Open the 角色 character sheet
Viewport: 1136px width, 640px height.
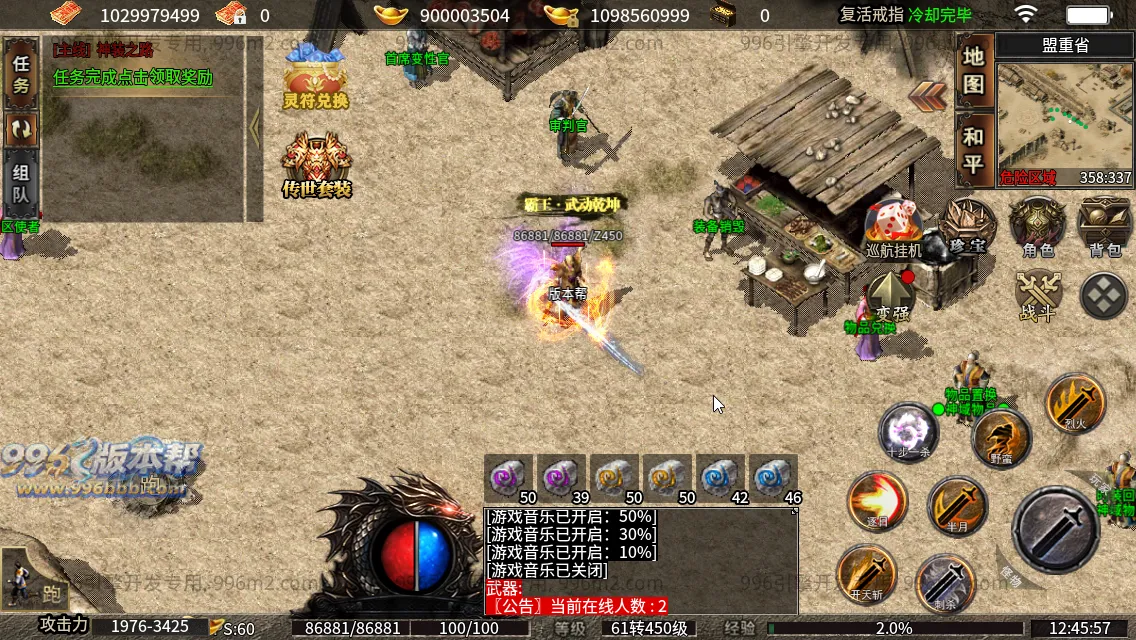[x=1037, y=226]
